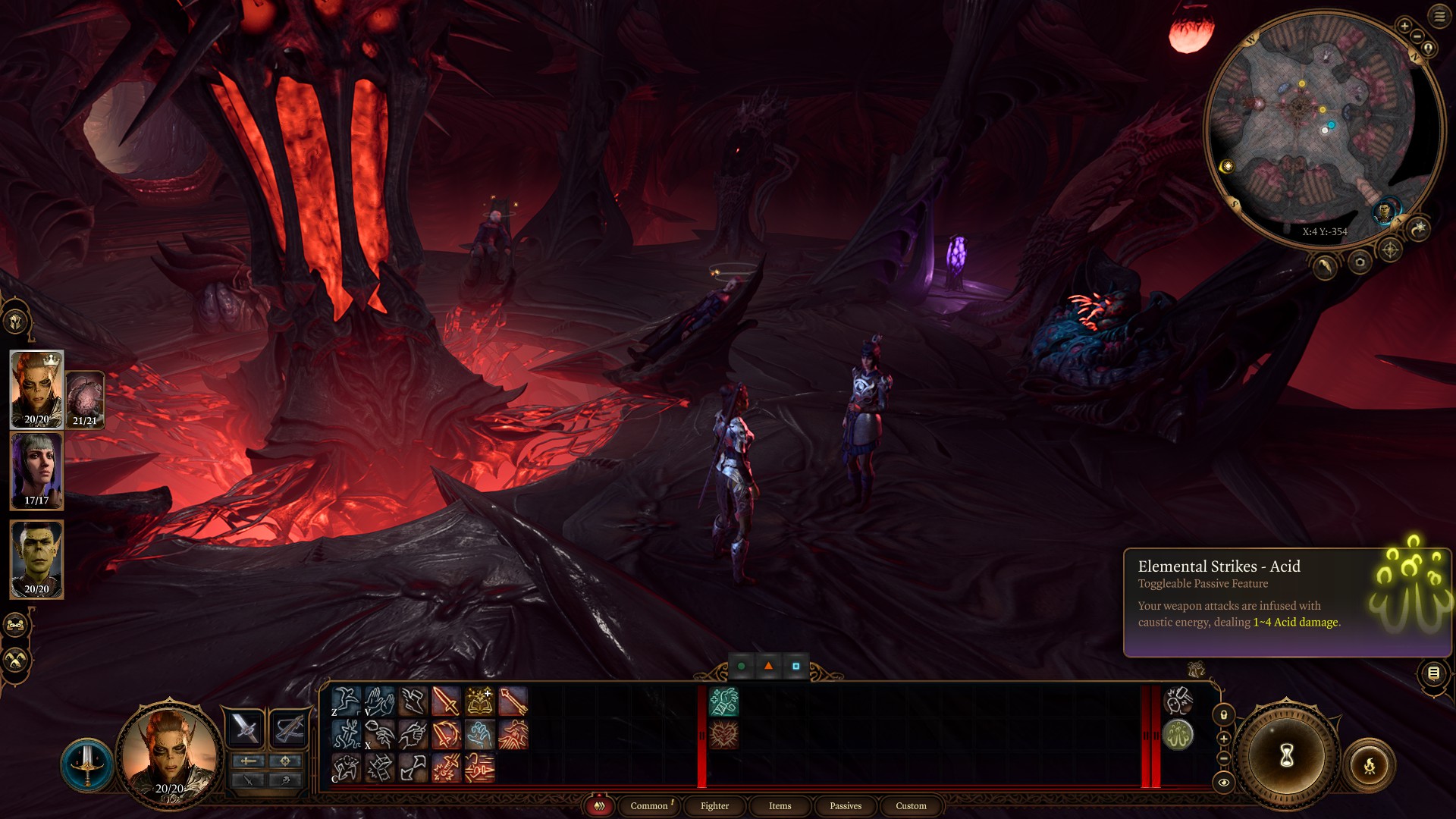The height and width of the screenshot is (819, 1456).
Task: Switch to the Common hotbar tab
Action: click(x=649, y=805)
